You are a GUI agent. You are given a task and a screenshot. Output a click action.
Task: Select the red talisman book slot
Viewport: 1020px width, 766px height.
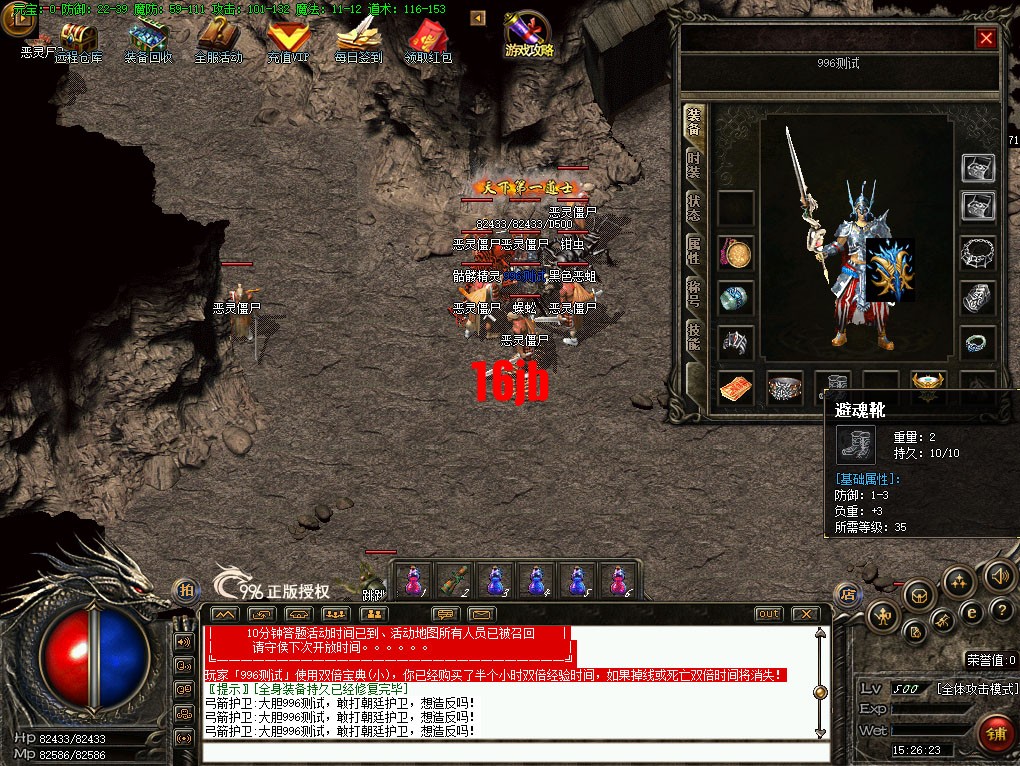tap(735, 388)
